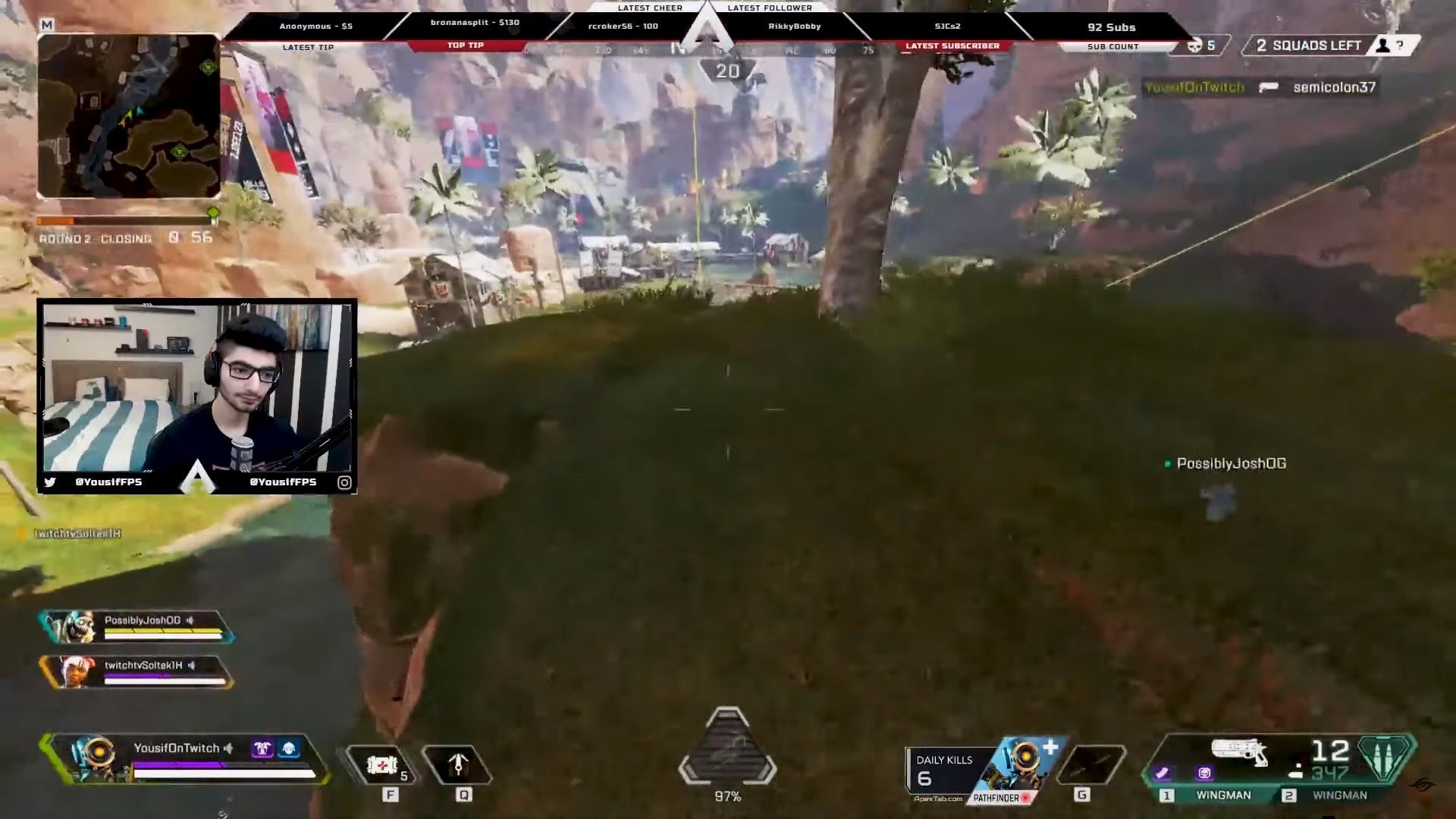The width and height of the screenshot is (1456, 819).
Task: Expand the Pathfinder banner plus icon
Action: (1053, 747)
